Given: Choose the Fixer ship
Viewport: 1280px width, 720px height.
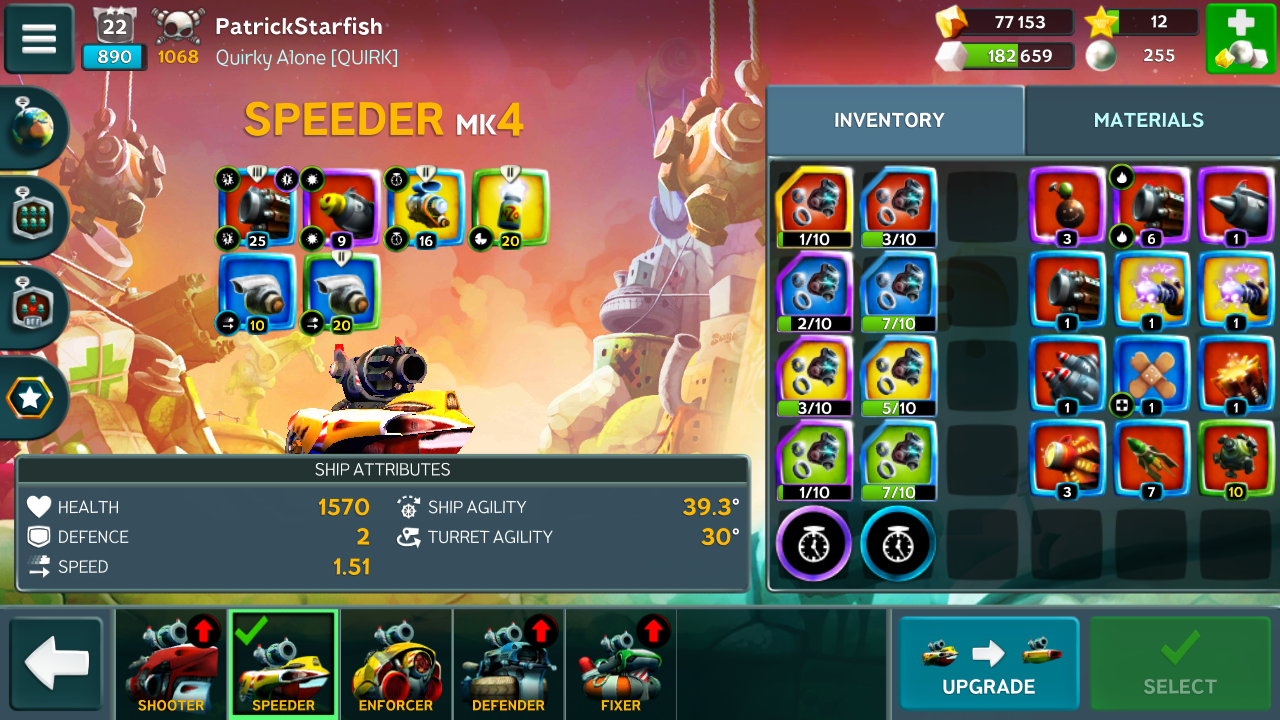Looking at the screenshot, I should coord(621,664).
